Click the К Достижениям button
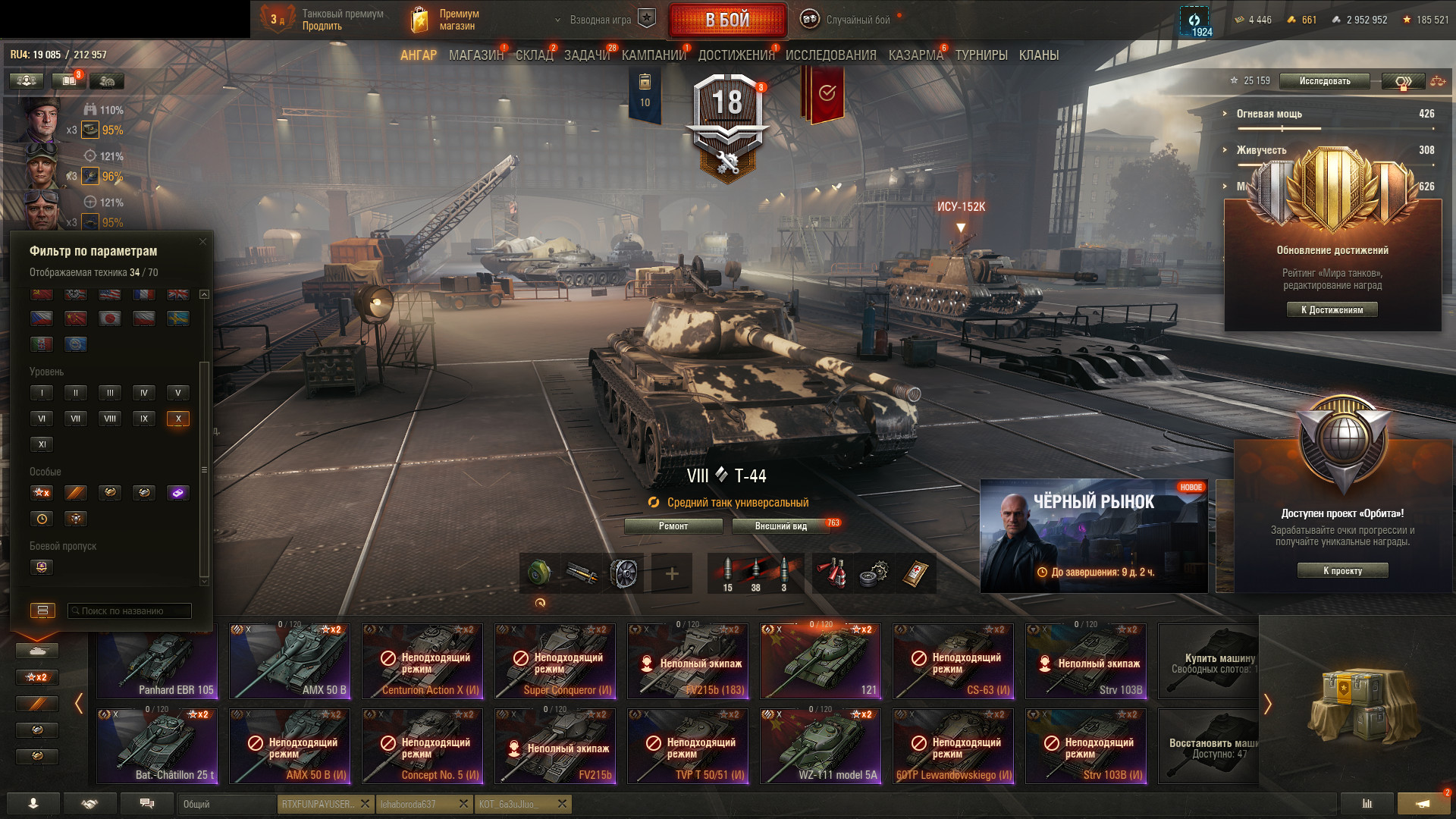The image size is (1456, 819). 1332,309
